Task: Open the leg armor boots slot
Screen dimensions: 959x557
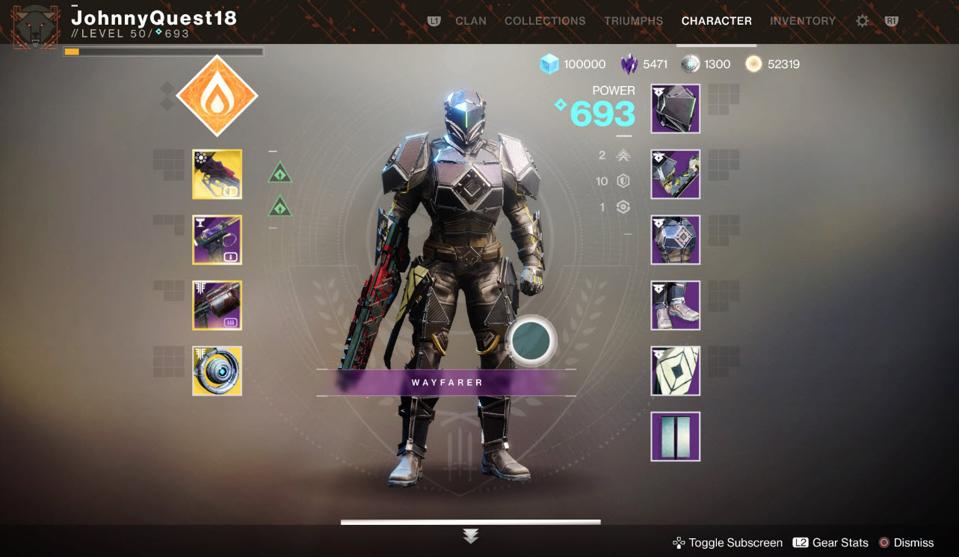Action: [675, 305]
